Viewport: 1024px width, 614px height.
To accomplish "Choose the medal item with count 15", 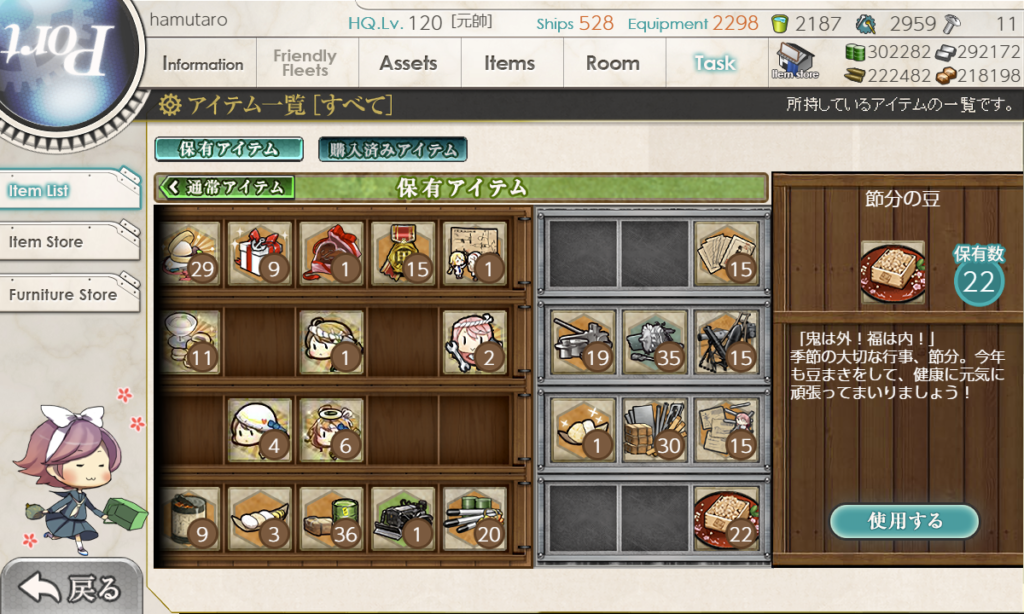I will (403, 253).
